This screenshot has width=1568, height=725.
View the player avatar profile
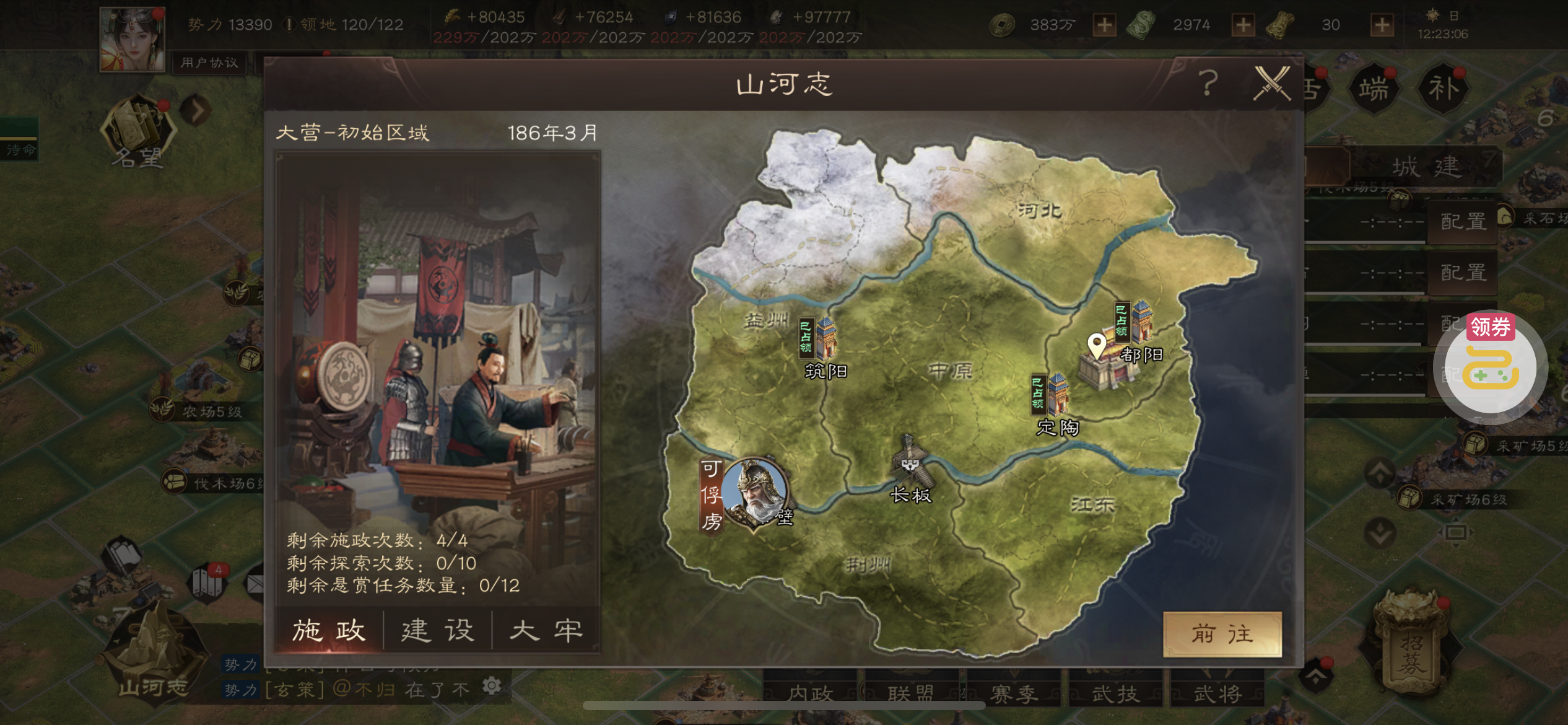point(132,38)
